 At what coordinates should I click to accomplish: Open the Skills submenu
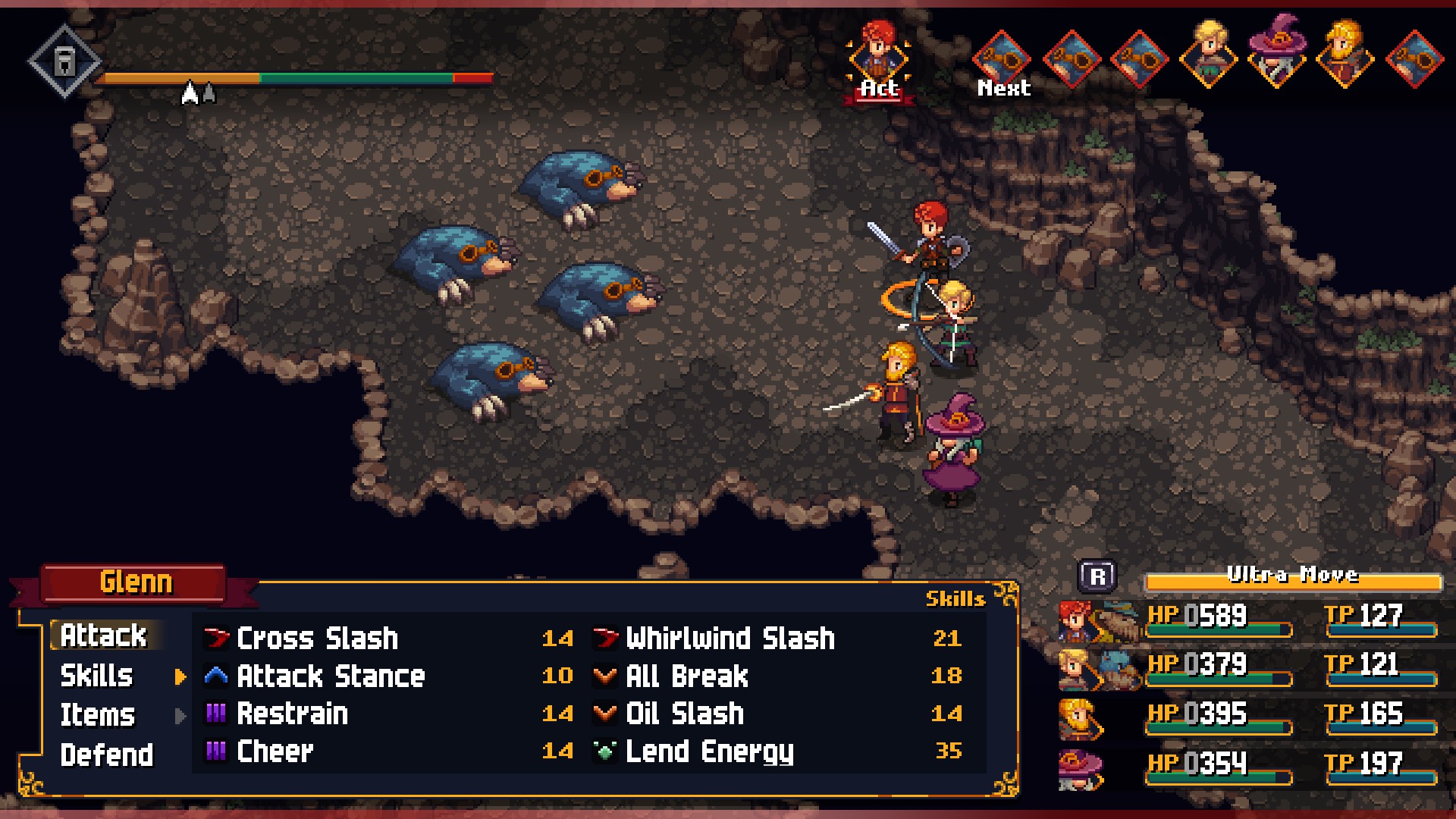[x=97, y=676]
